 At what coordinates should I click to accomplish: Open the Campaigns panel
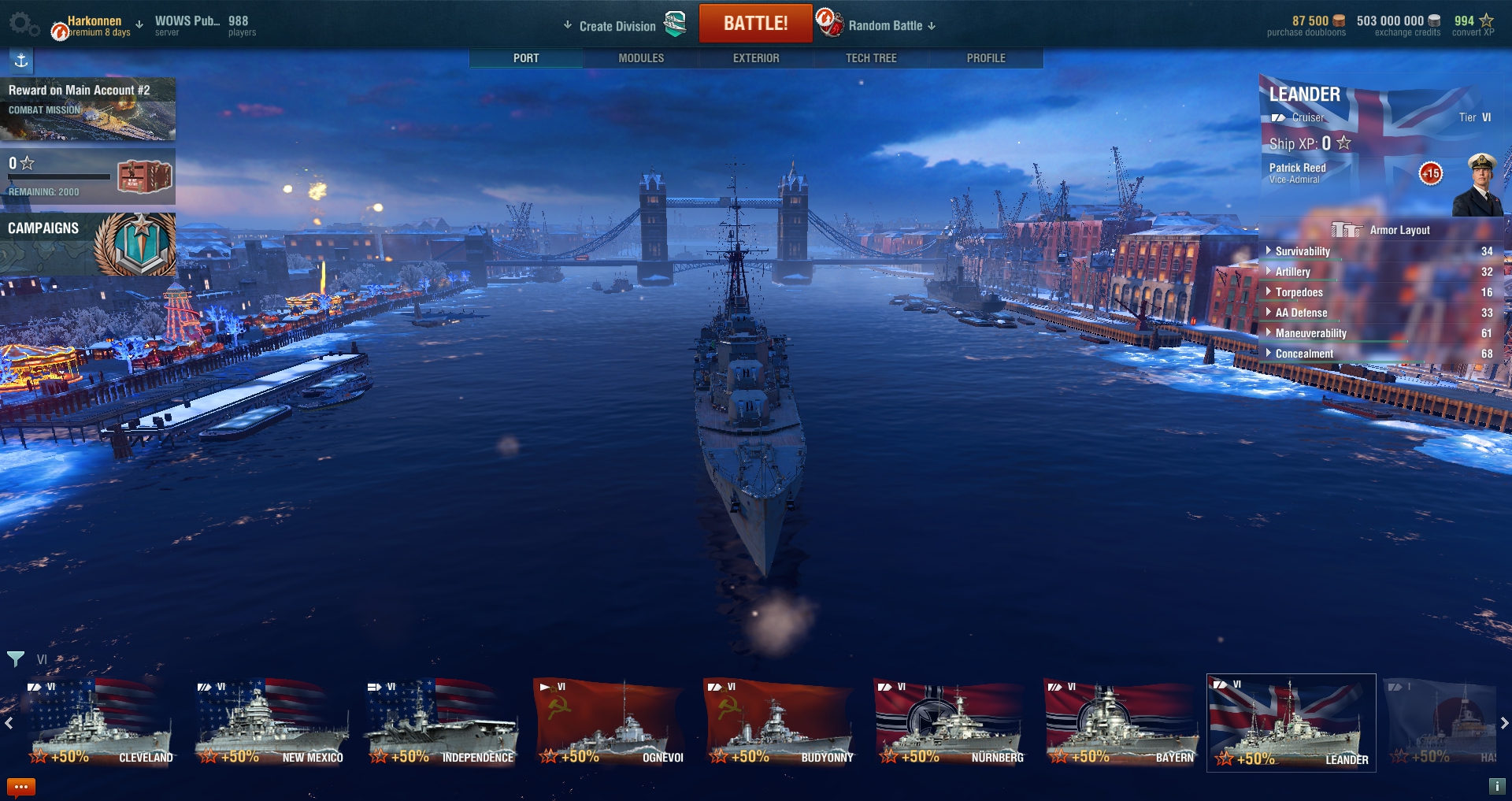coord(87,243)
